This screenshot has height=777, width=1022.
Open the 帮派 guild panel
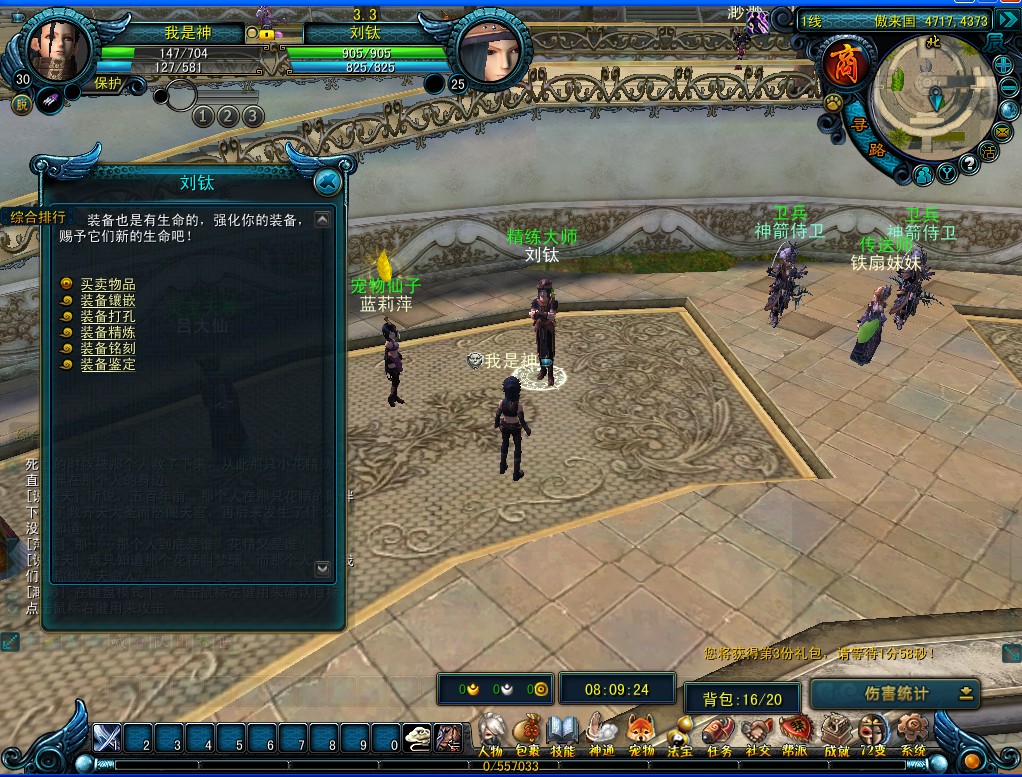click(x=795, y=736)
